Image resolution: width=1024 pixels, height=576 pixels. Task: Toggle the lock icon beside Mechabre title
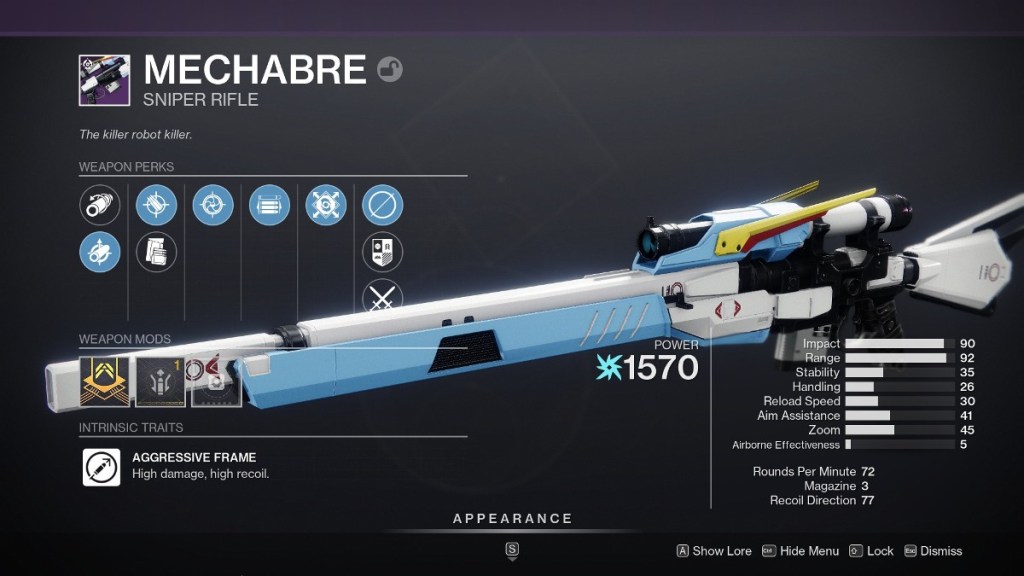[x=389, y=70]
